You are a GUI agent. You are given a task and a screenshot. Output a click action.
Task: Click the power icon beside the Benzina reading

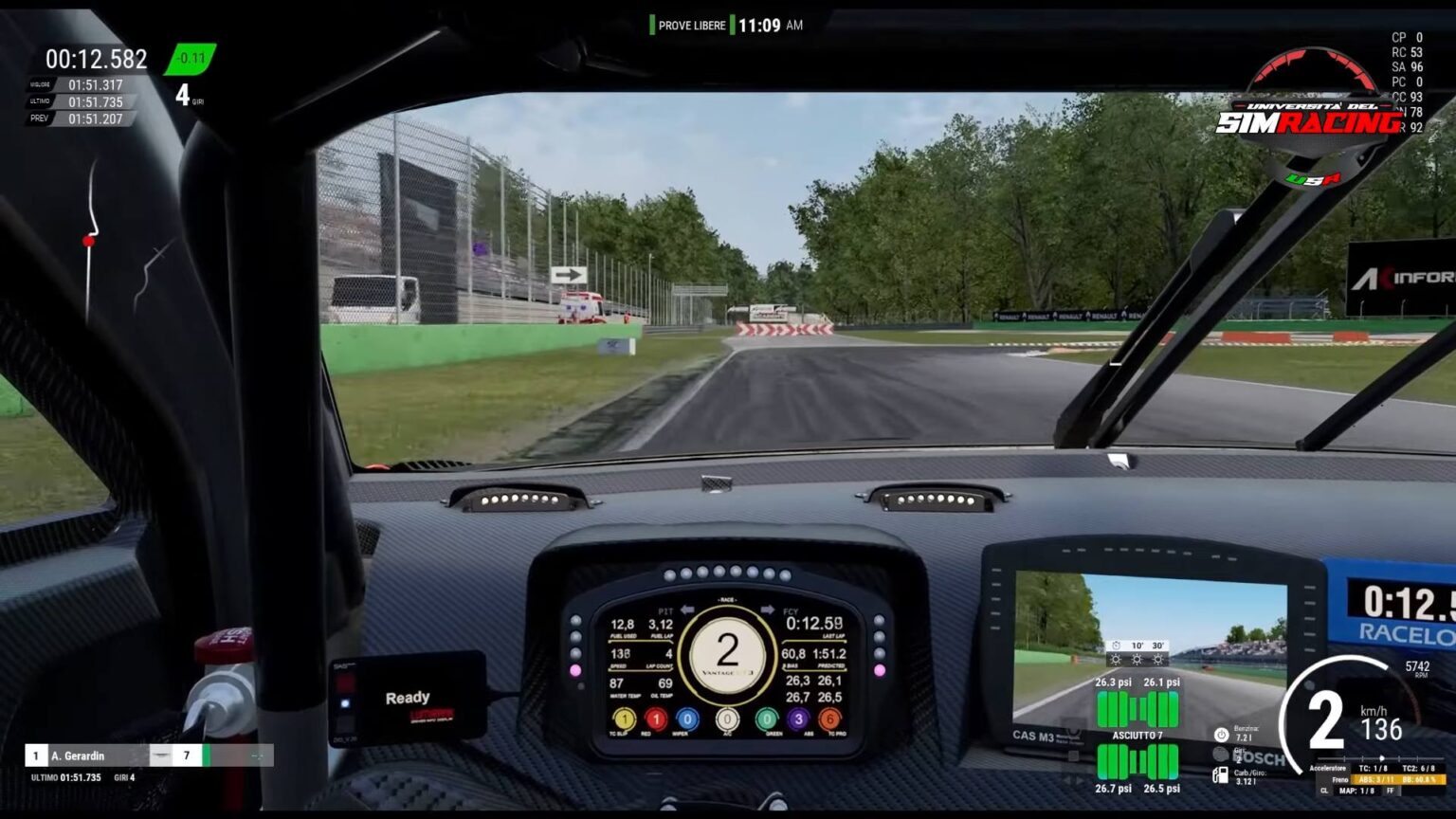point(1221,735)
